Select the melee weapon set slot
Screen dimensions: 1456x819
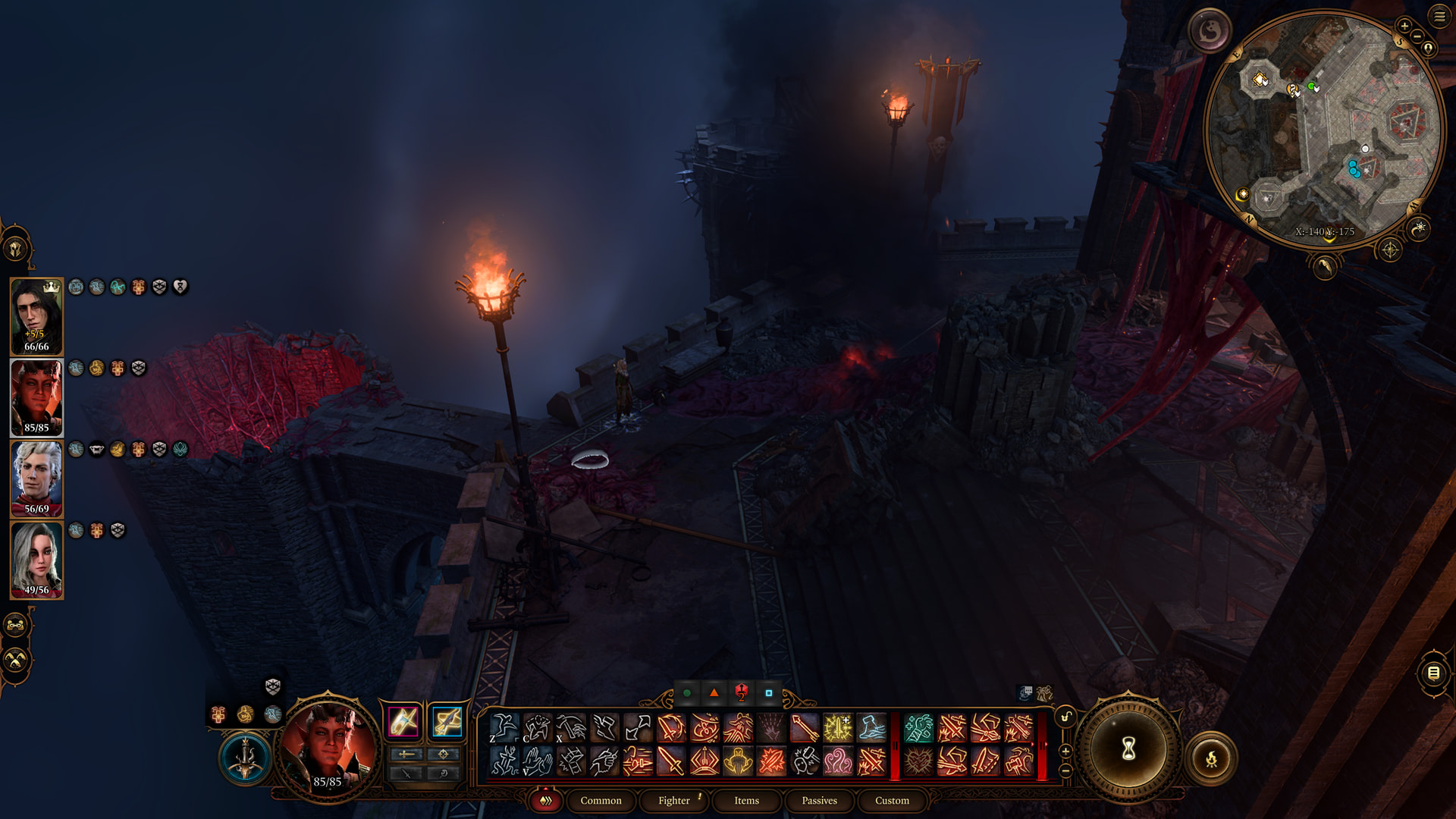(403, 721)
